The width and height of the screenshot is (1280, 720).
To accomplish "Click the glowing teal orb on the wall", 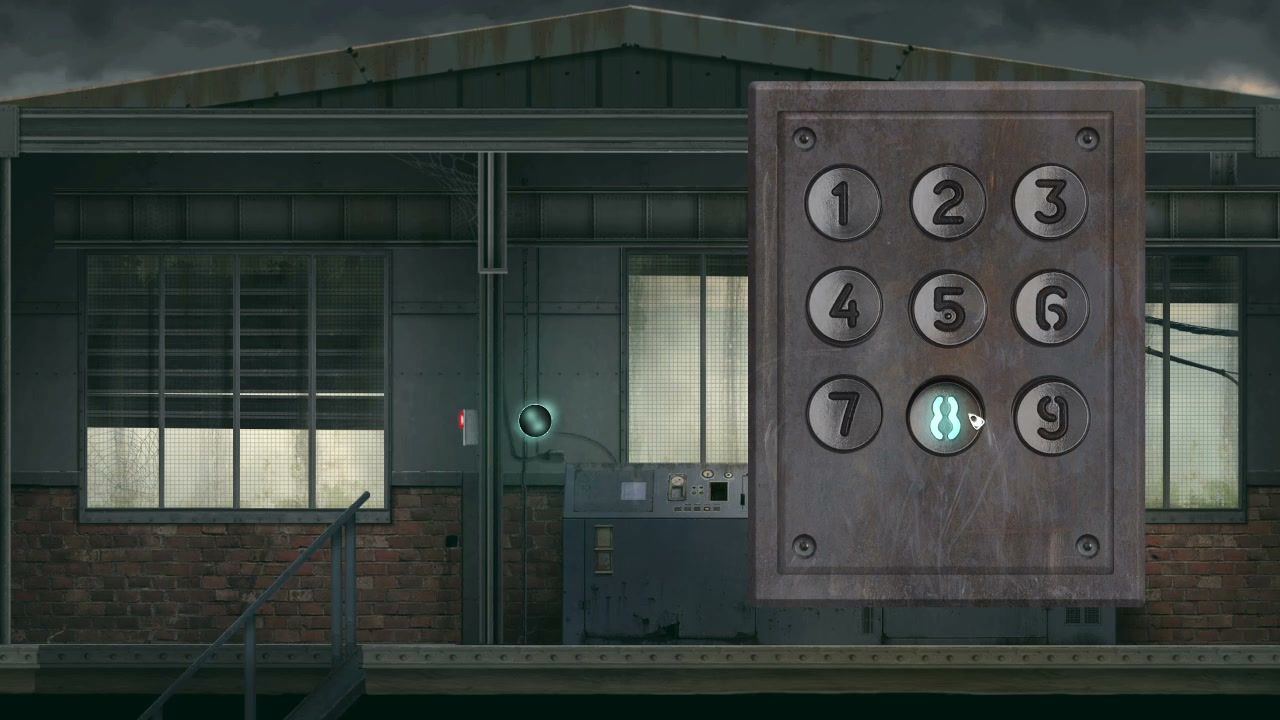I will pyautogui.click(x=533, y=422).
